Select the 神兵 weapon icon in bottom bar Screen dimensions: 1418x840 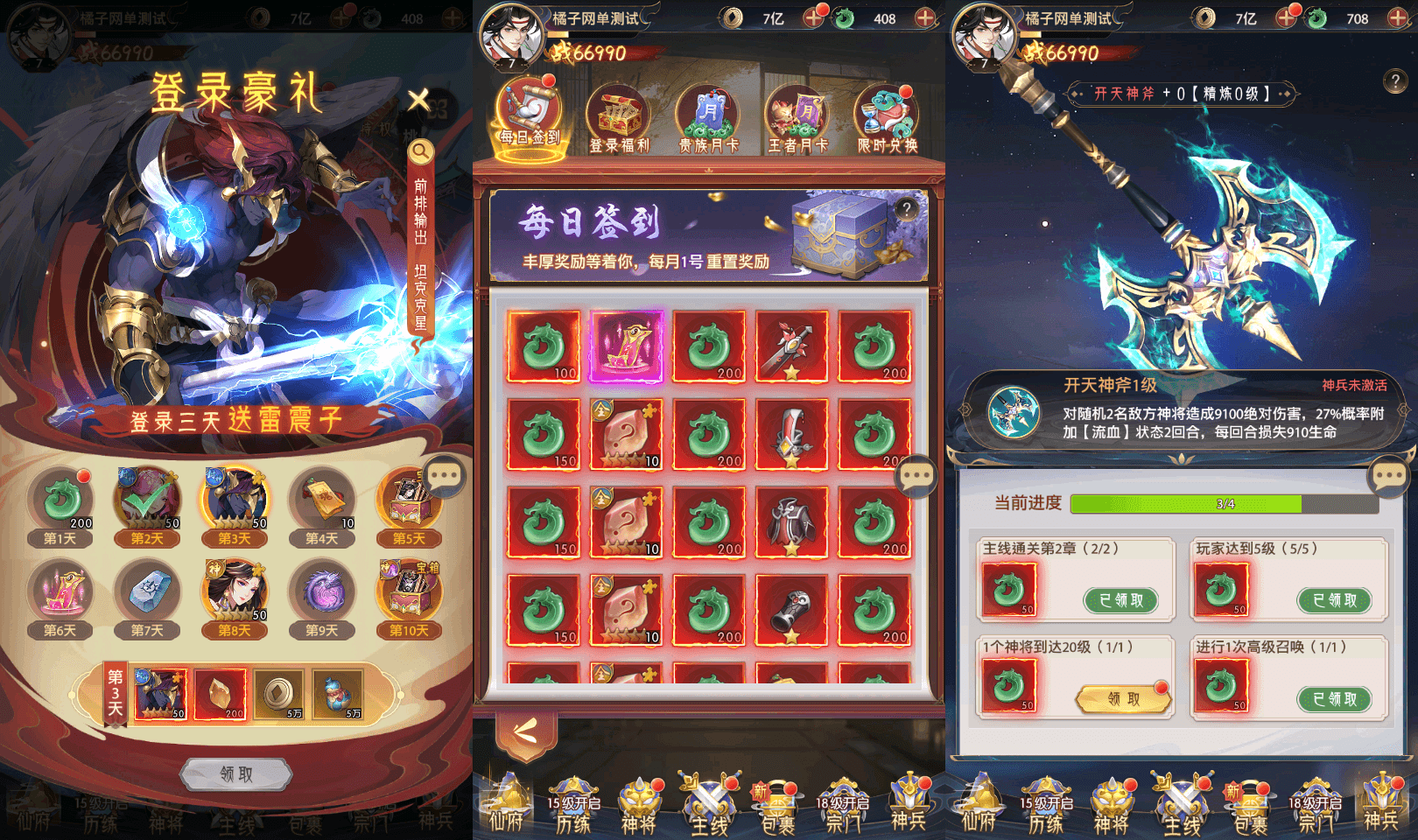click(910, 805)
